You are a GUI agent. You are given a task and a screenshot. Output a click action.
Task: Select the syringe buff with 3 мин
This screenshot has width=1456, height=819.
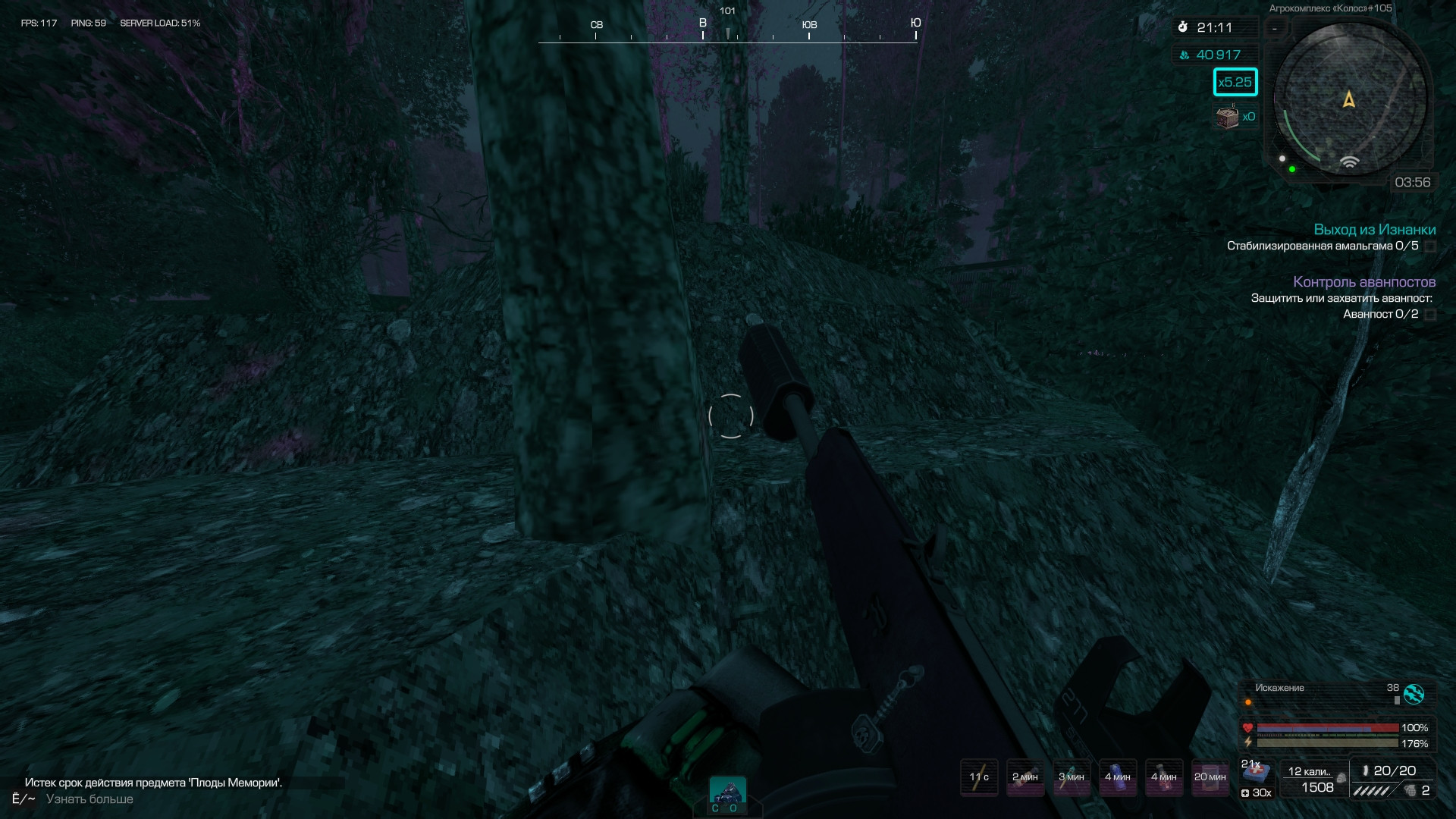[x=1071, y=777]
